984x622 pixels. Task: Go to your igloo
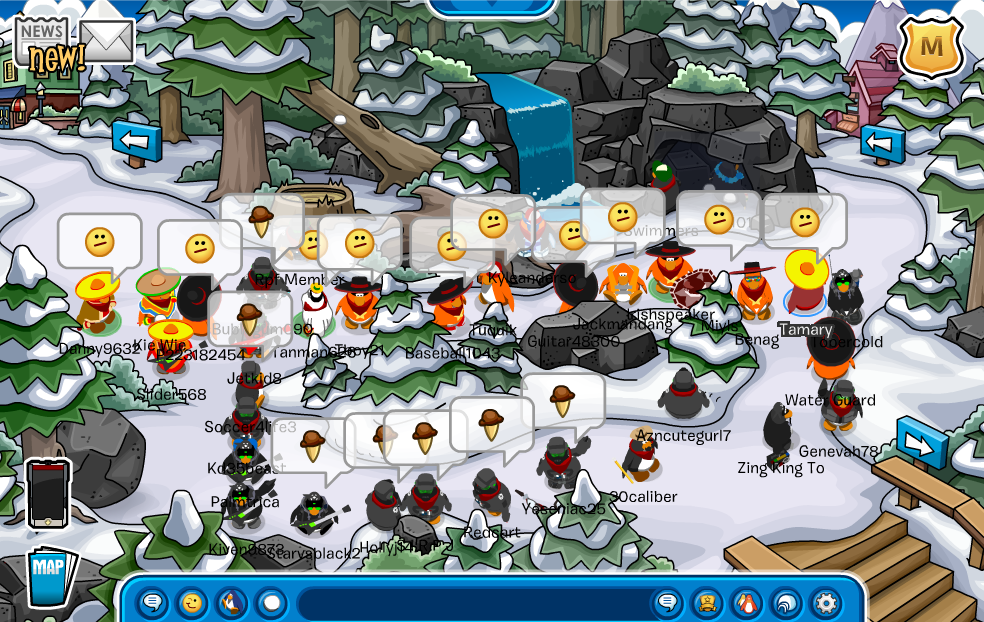pyautogui.click(x=786, y=603)
